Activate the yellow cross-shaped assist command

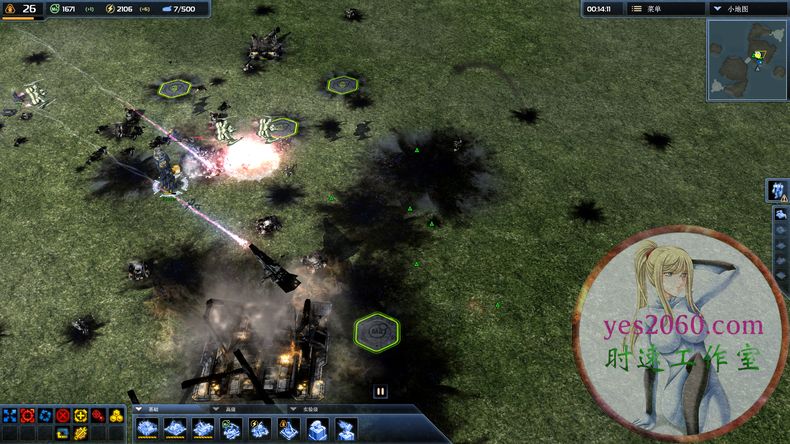click(x=81, y=415)
